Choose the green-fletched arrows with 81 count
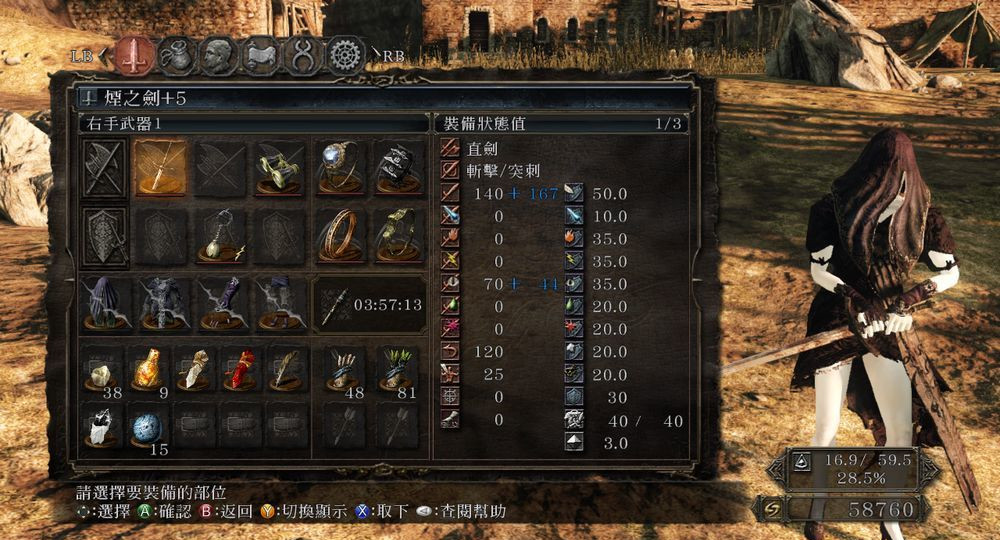 397,370
